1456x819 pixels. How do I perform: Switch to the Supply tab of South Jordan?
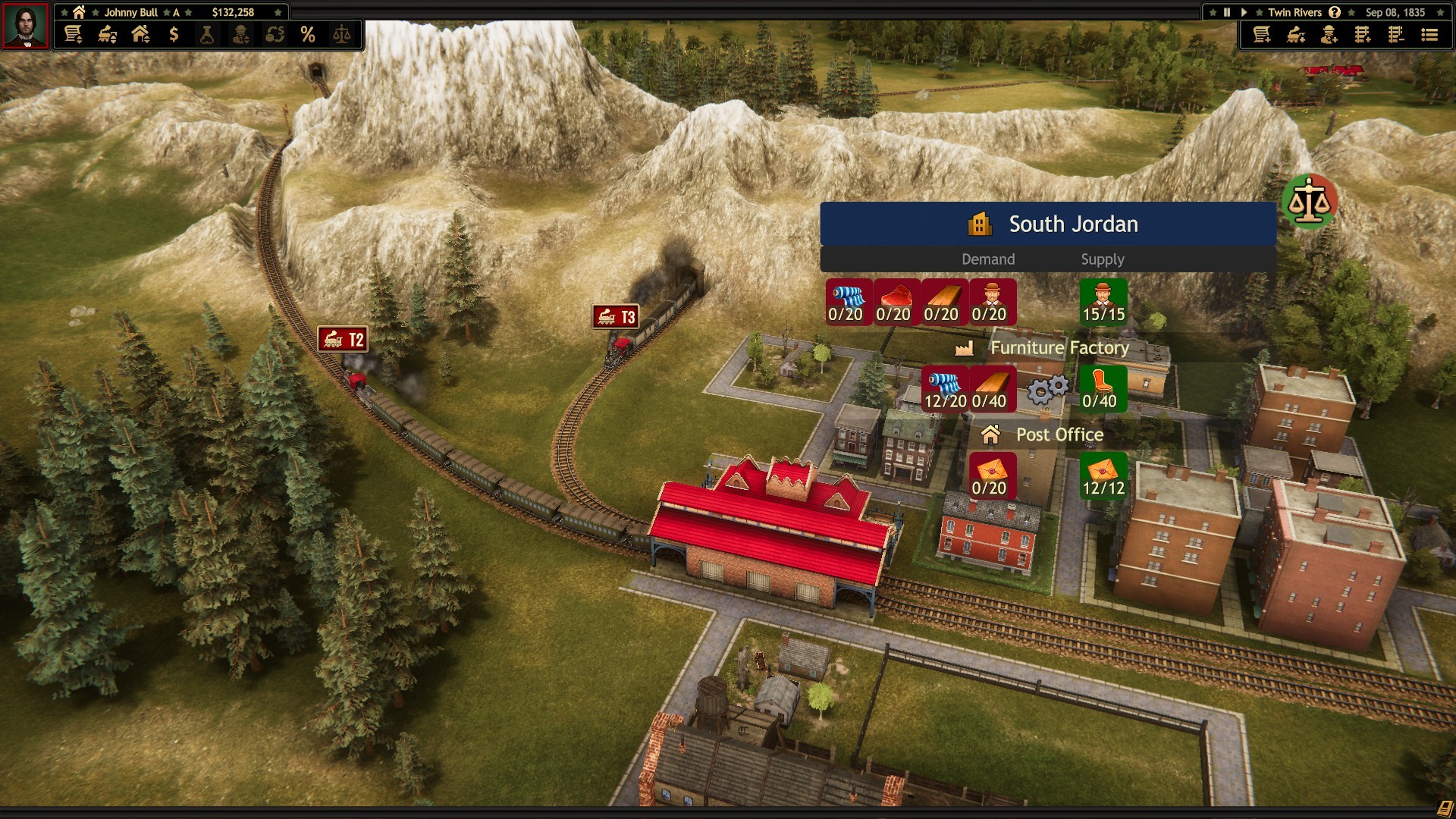1104,259
